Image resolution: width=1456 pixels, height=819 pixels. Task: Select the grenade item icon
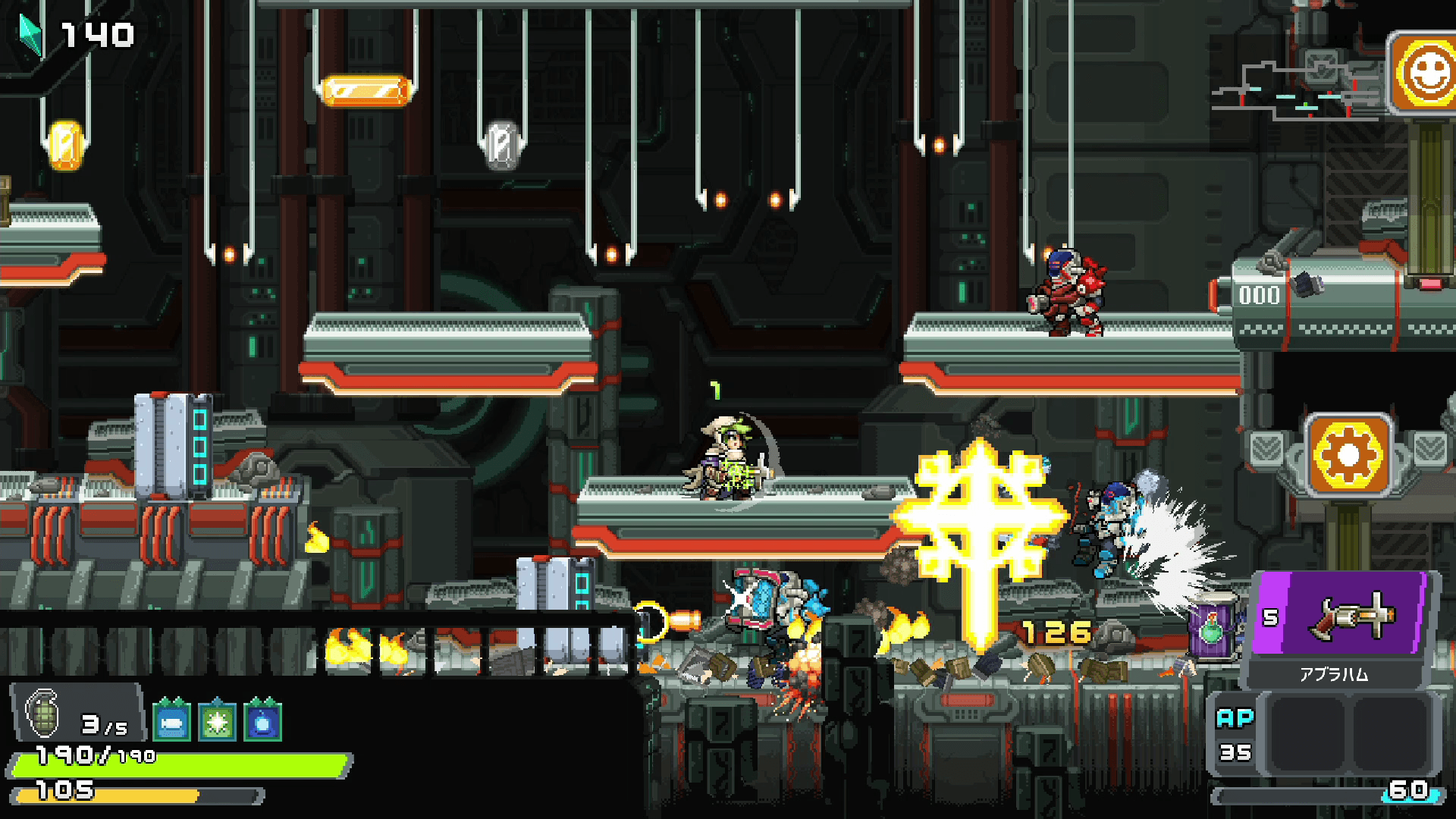[x=42, y=714]
